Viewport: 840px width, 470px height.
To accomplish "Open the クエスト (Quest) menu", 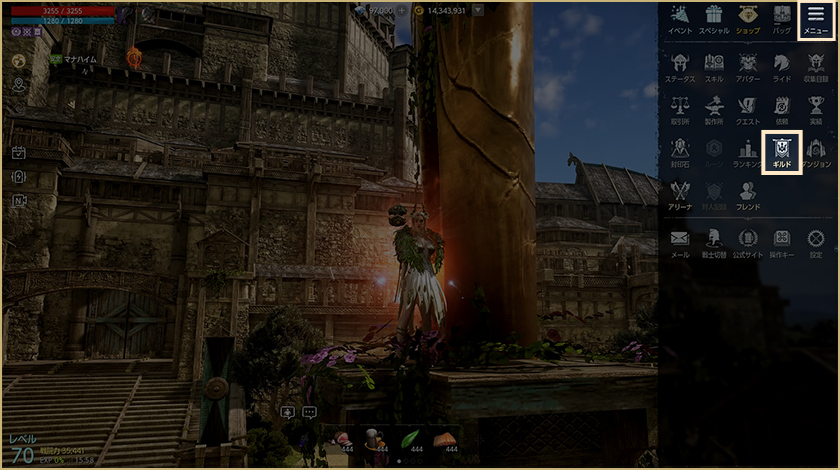I will click(x=748, y=108).
